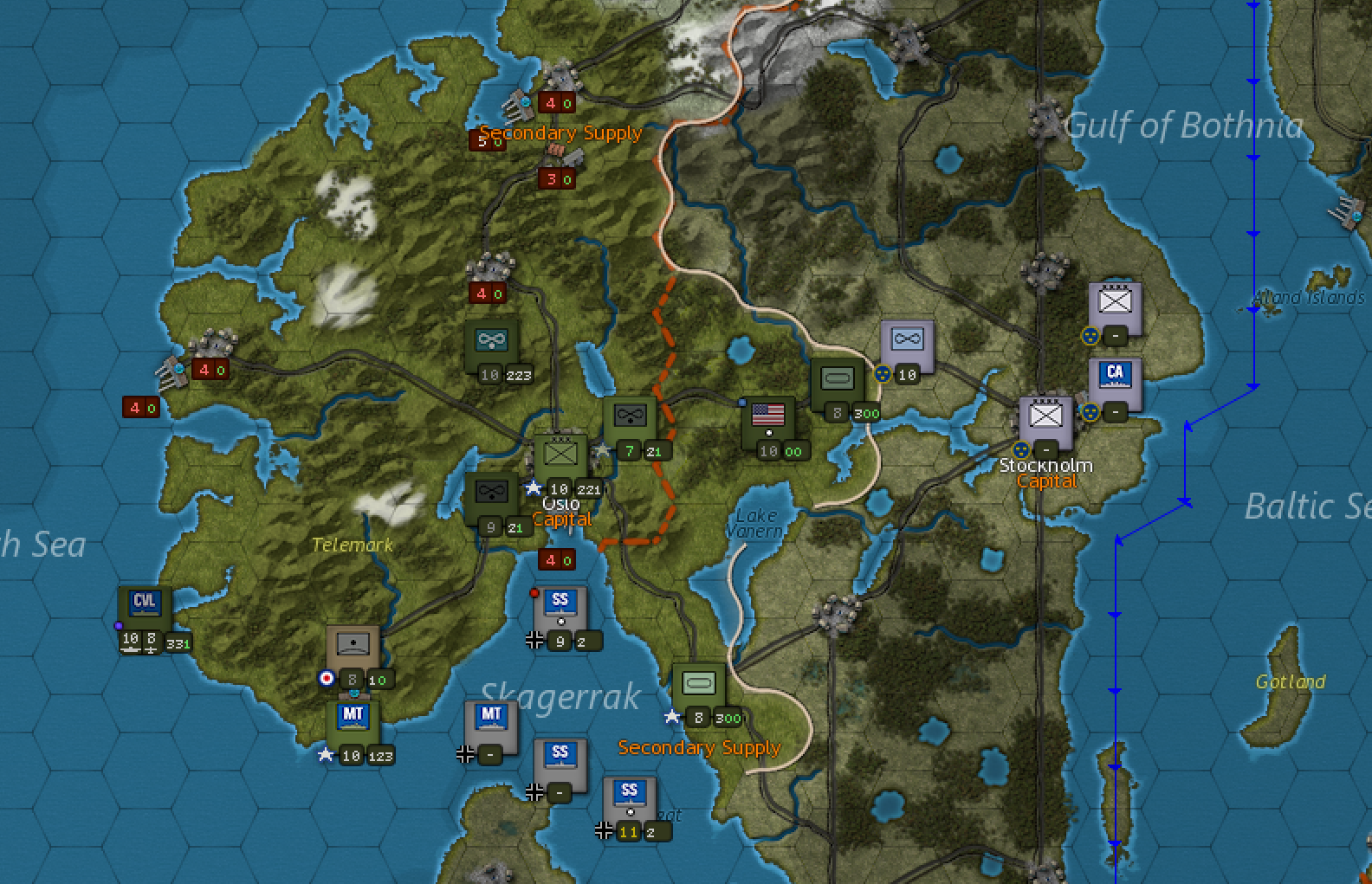Click the red 4-0 resource marker near Telemark
Viewport: 1372px width, 884px height.
(x=557, y=560)
